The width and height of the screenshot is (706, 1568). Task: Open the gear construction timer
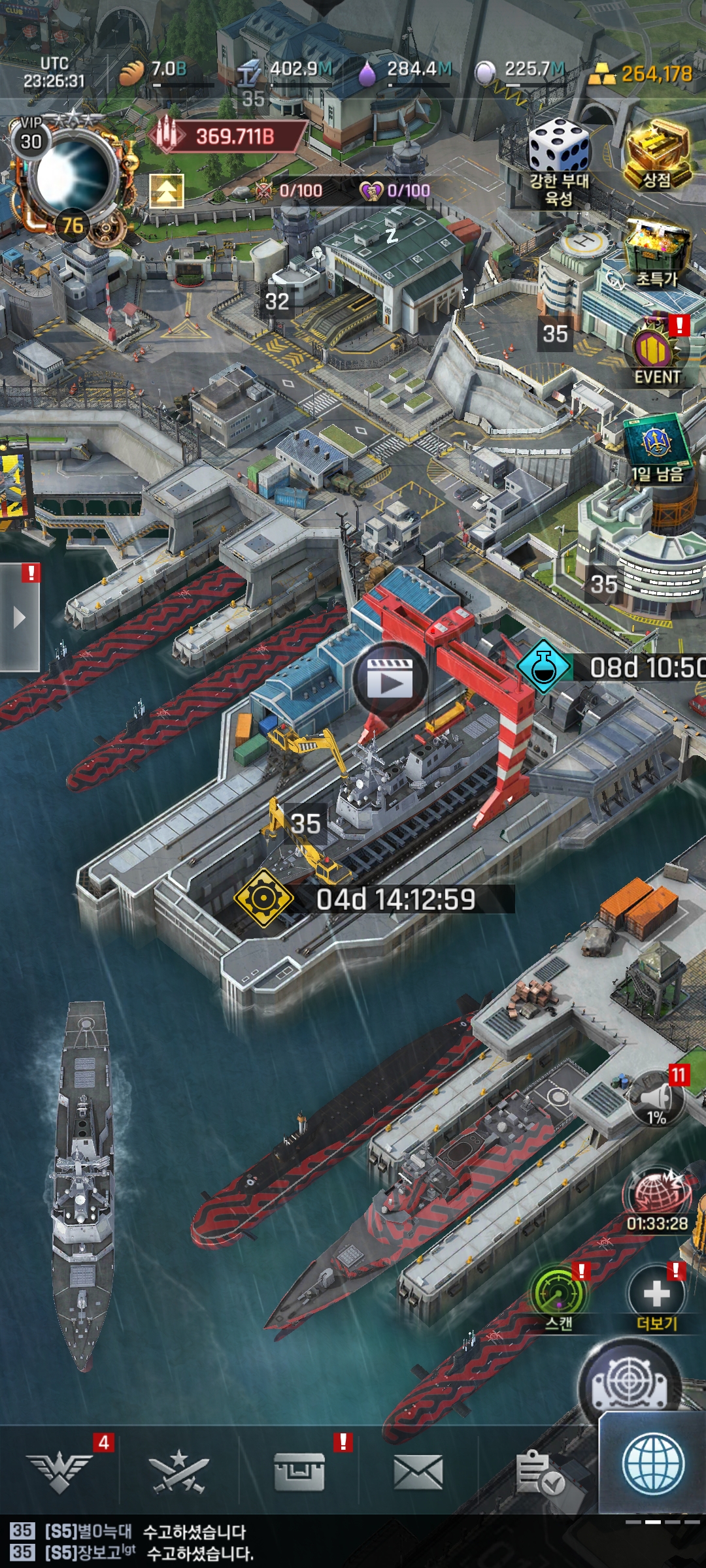click(x=263, y=899)
